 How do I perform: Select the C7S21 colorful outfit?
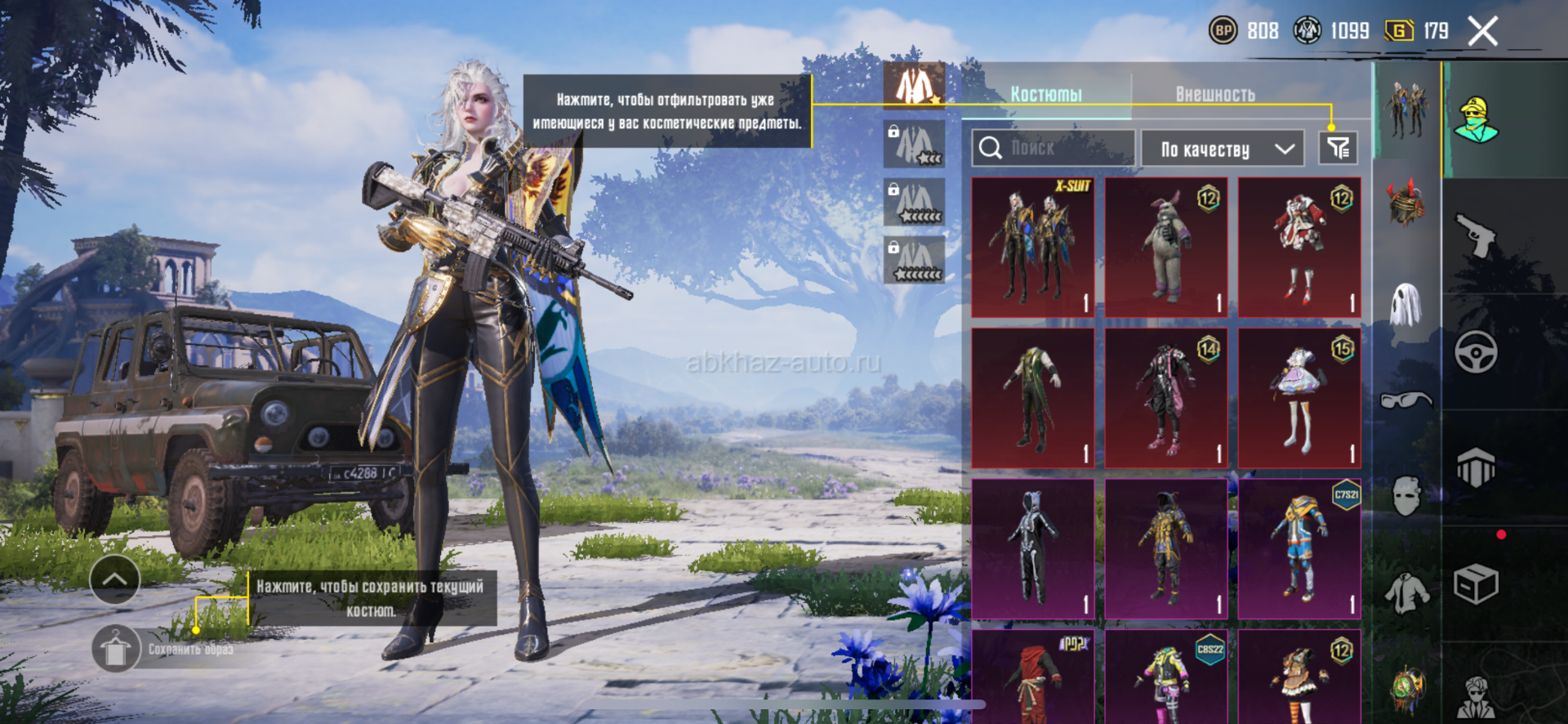click(x=1299, y=548)
